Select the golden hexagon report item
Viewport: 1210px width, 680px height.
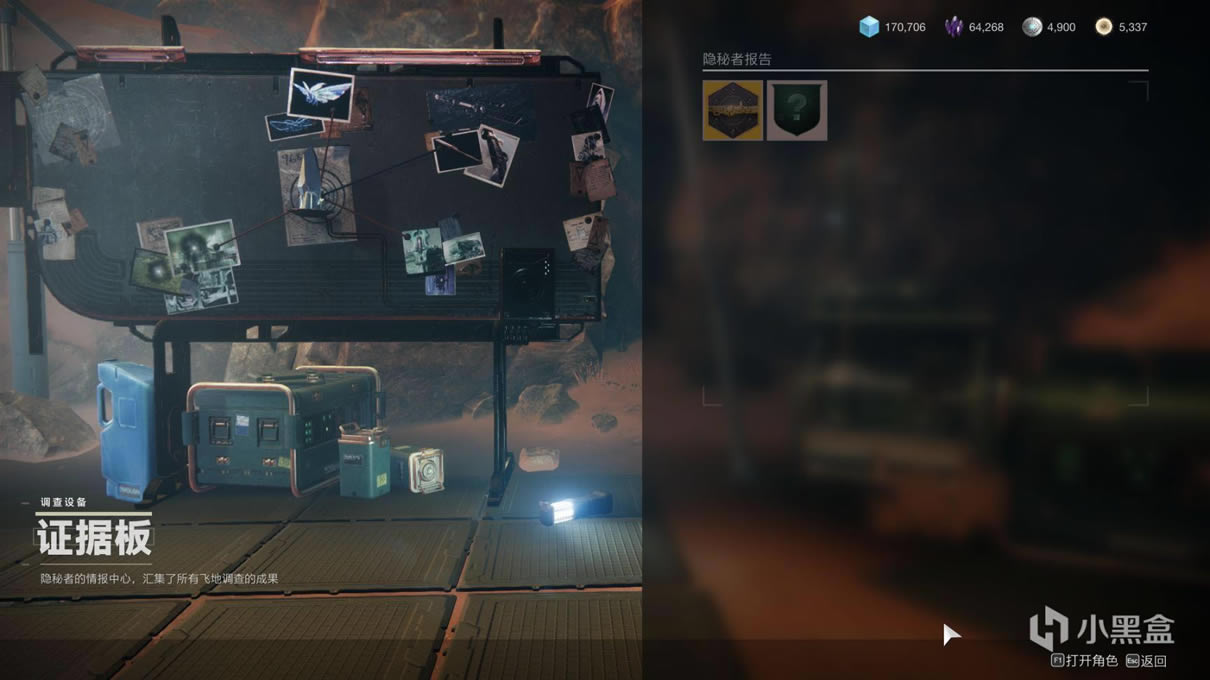click(733, 111)
